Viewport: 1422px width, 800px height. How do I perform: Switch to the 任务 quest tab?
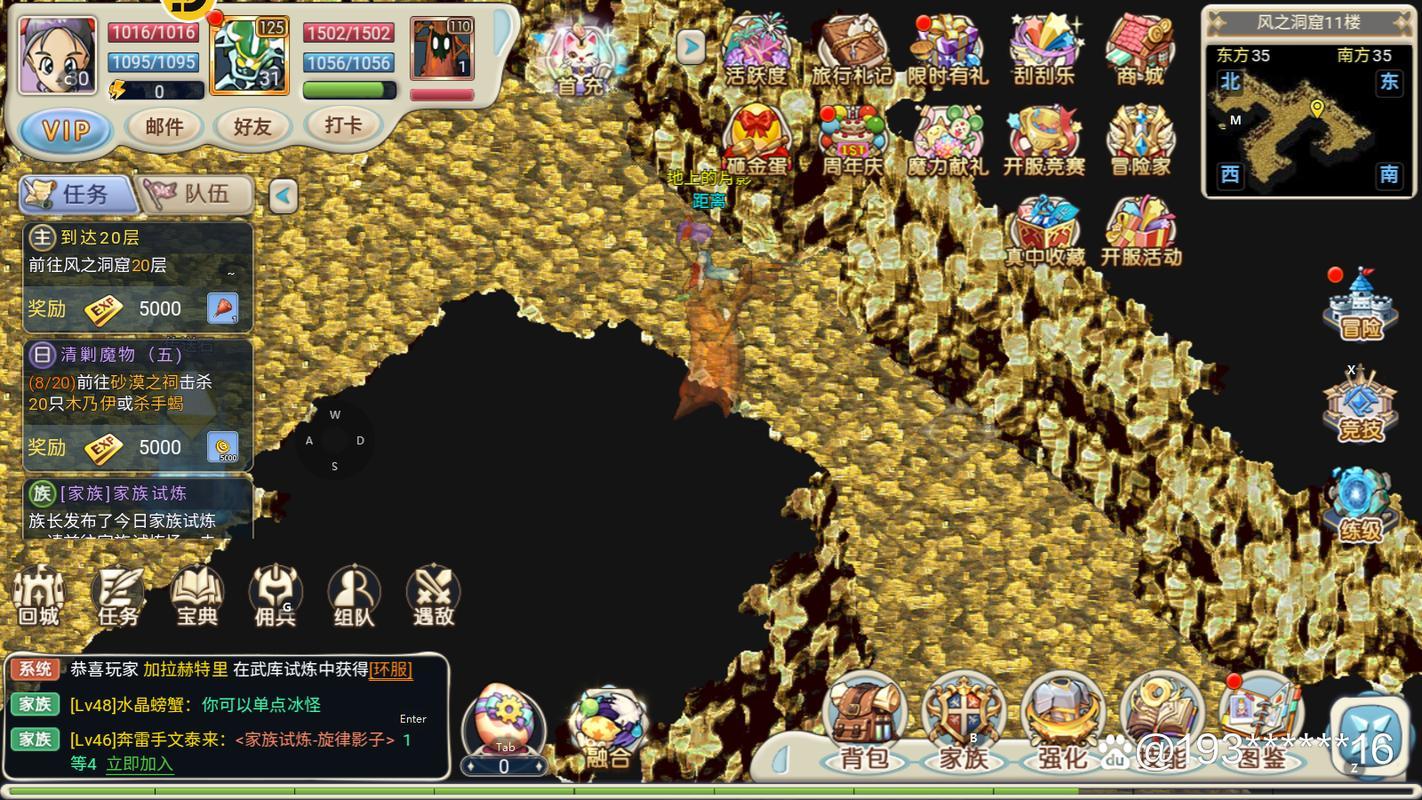pyautogui.click(x=80, y=194)
